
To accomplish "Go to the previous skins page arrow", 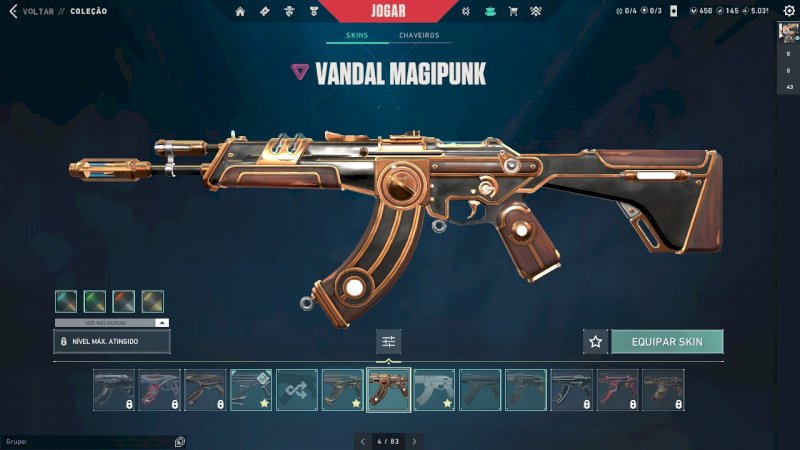I will click(x=362, y=441).
